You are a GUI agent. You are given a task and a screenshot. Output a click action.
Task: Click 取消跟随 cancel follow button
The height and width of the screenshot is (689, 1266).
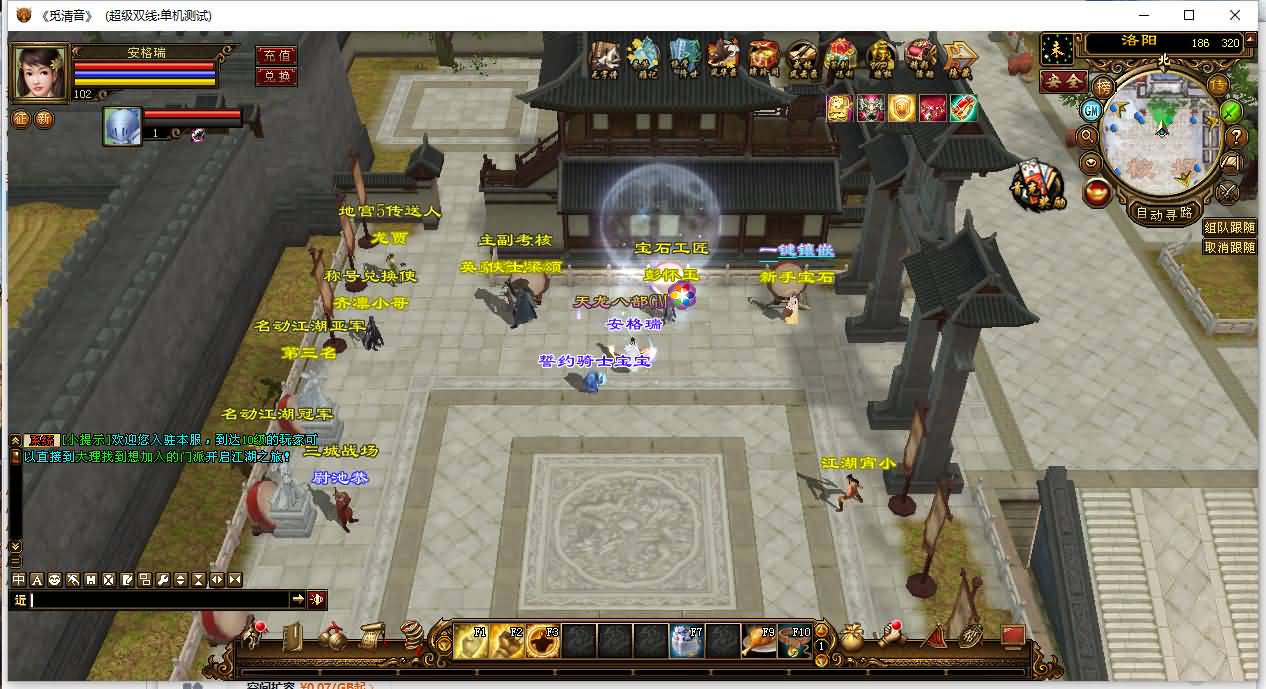(x=1229, y=247)
